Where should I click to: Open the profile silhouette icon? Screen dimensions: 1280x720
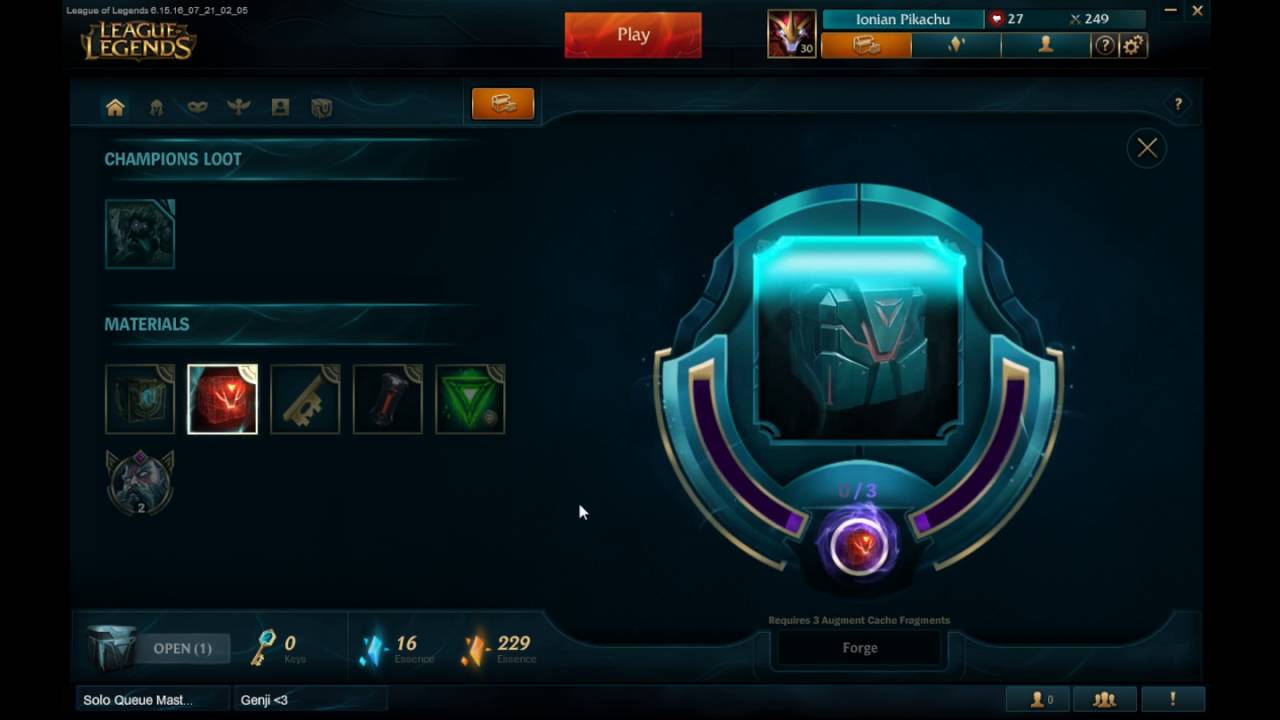pos(1046,45)
